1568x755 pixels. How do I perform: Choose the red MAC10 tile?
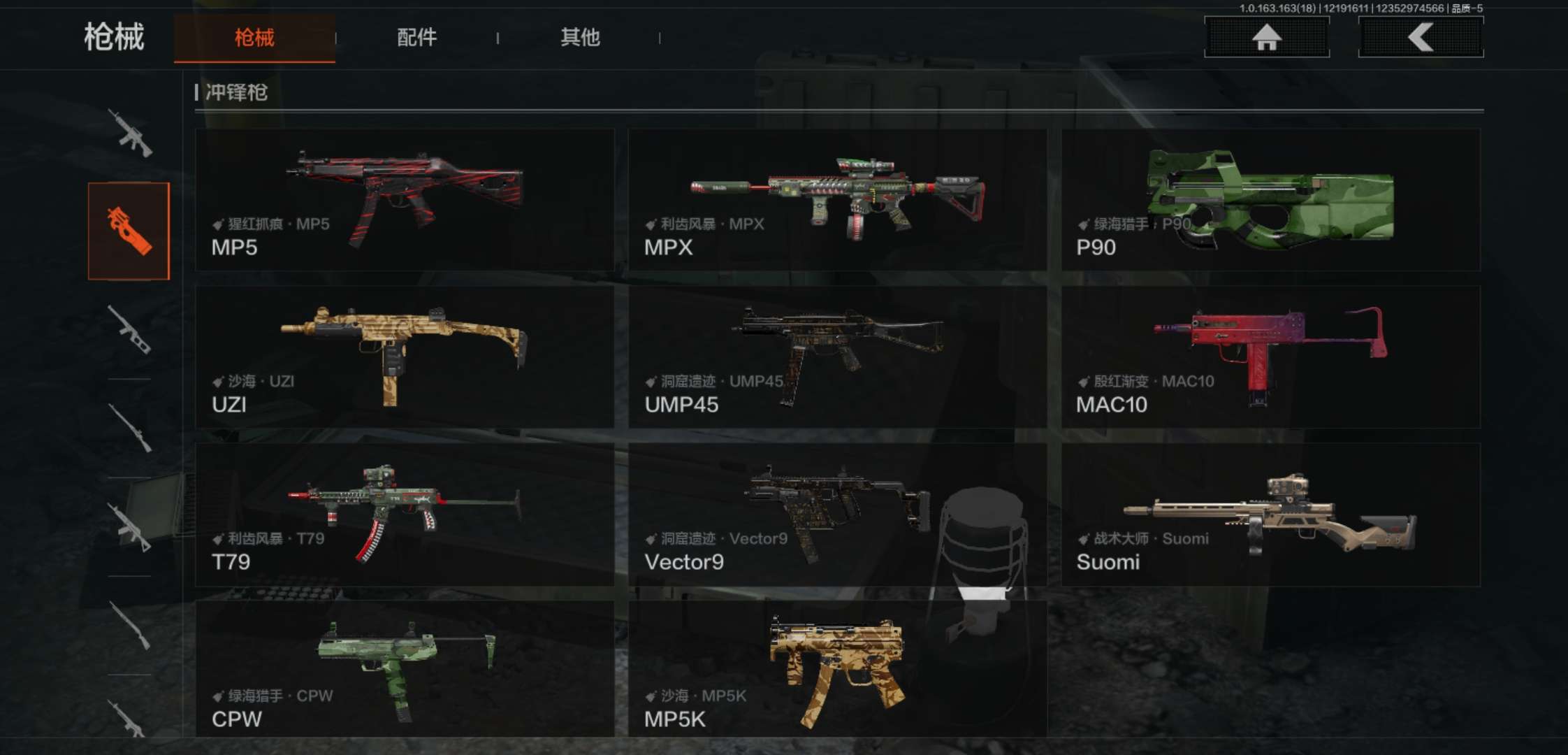point(1270,357)
